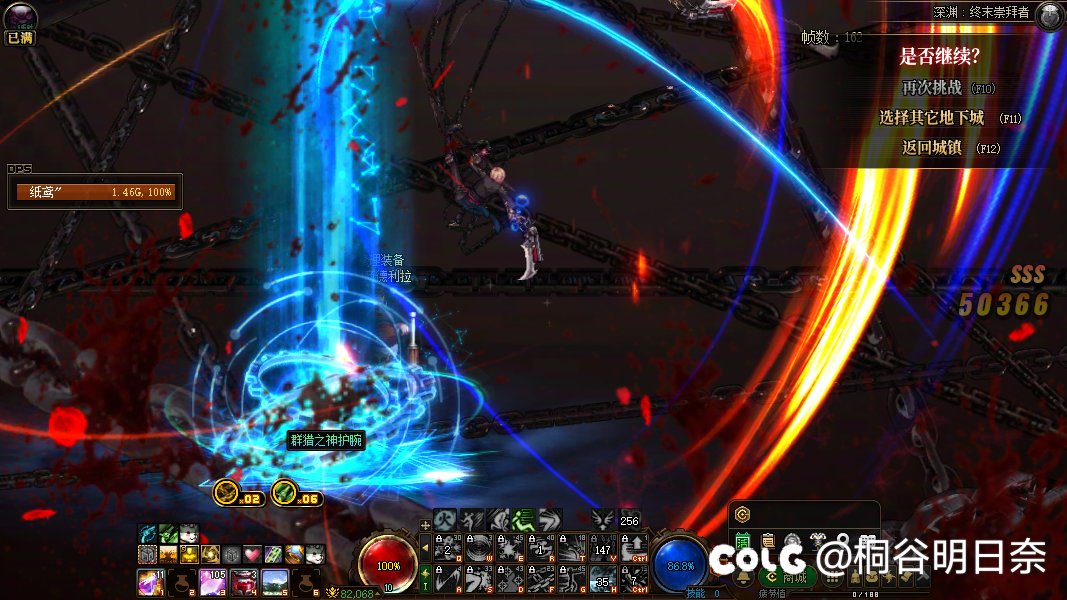
Task: Open the green calendar icon
Action: tap(743, 541)
